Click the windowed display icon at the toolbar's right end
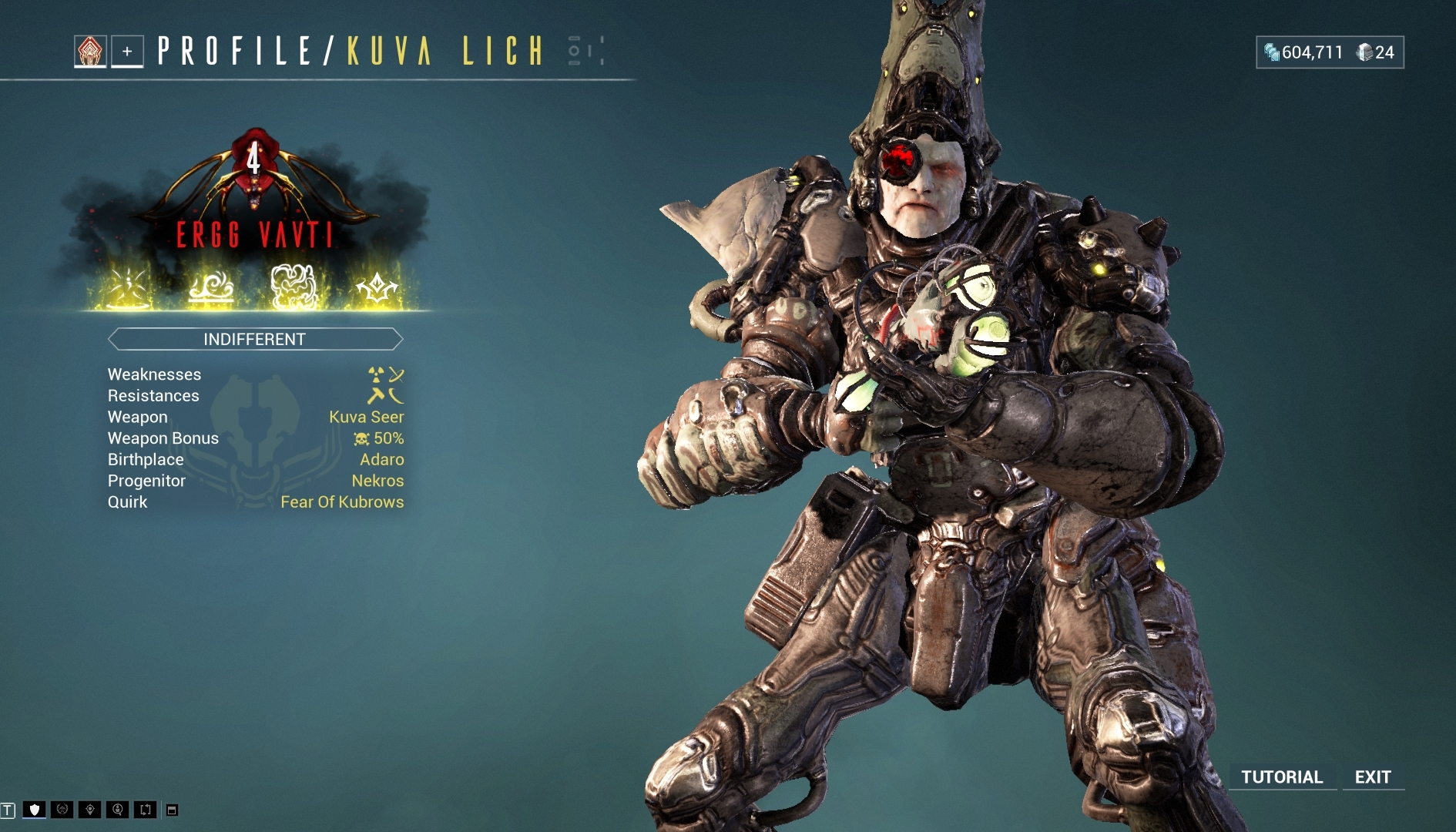This screenshot has width=1456, height=832. (171, 809)
